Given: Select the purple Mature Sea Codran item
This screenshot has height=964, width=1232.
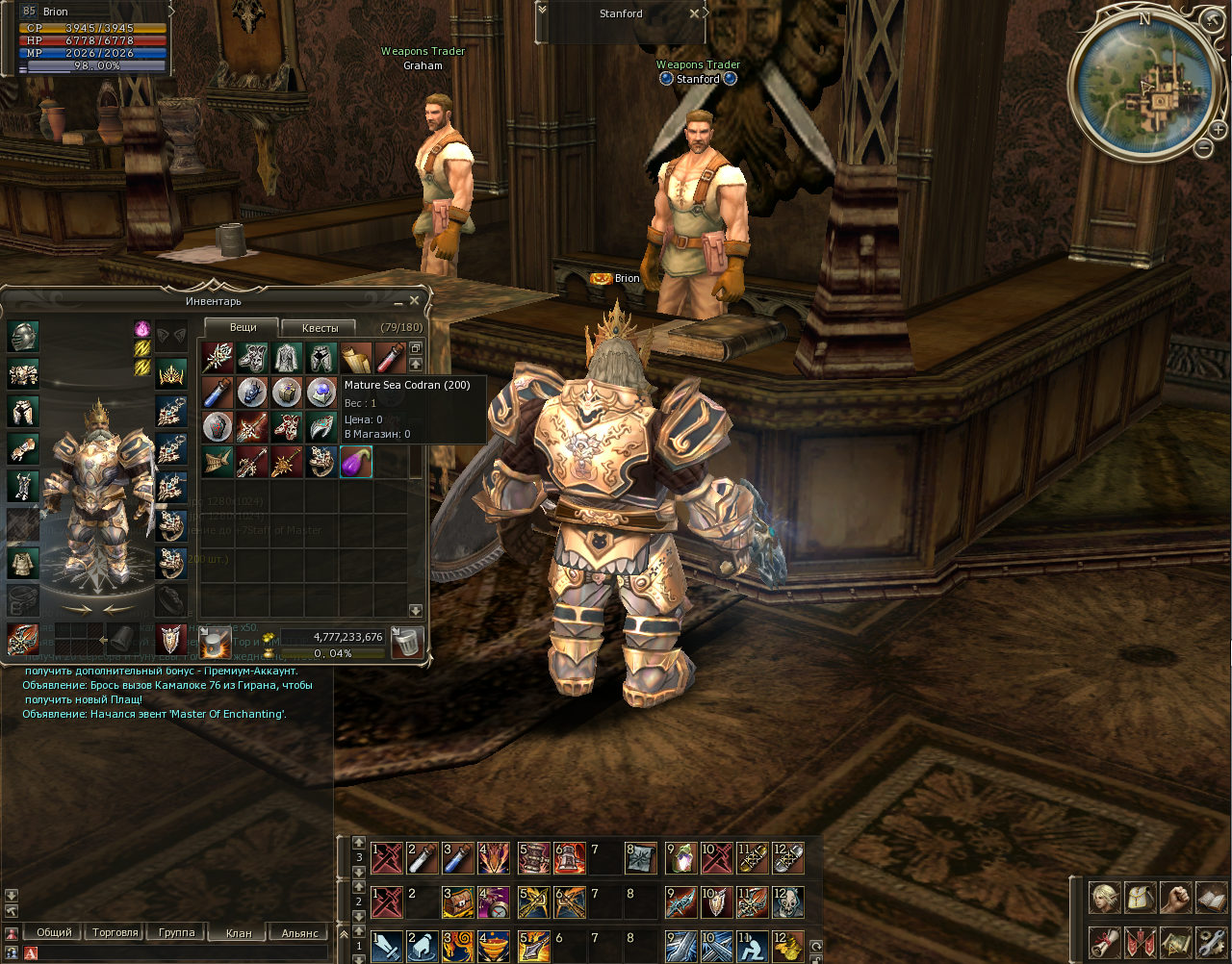Looking at the screenshot, I should (356, 463).
